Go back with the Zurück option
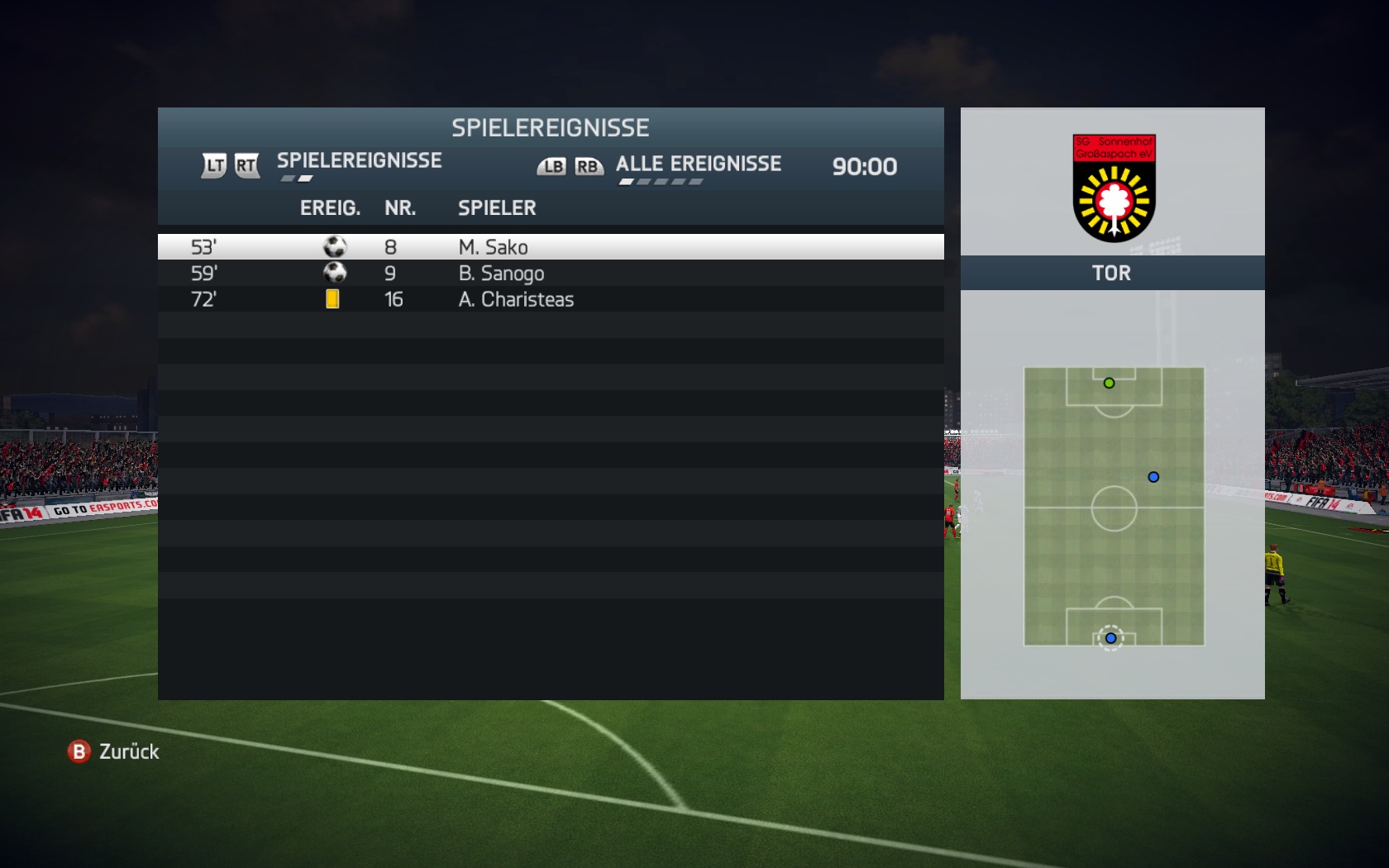The width and height of the screenshot is (1389, 868). point(114,751)
